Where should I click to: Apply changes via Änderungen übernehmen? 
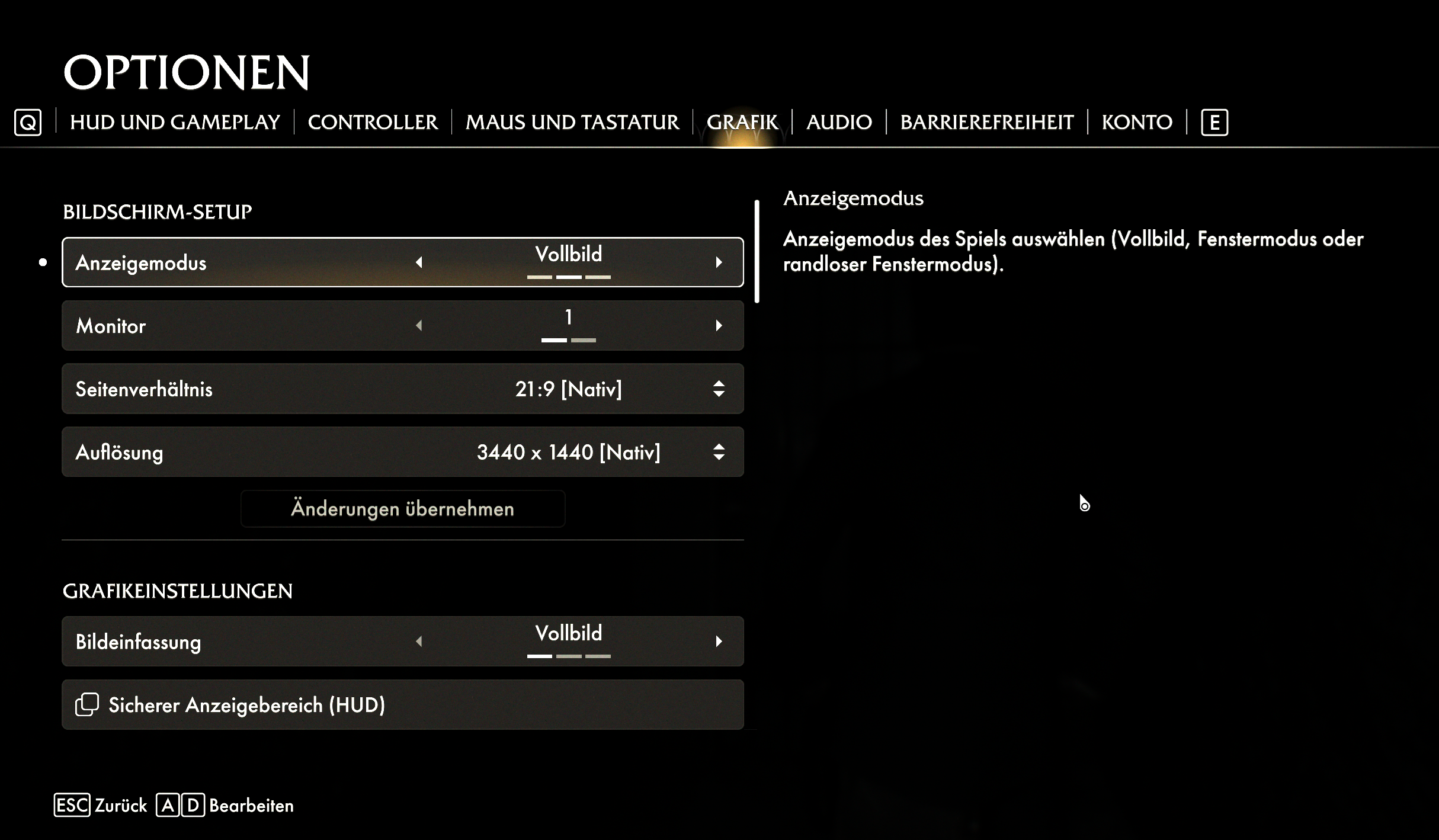pos(402,508)
